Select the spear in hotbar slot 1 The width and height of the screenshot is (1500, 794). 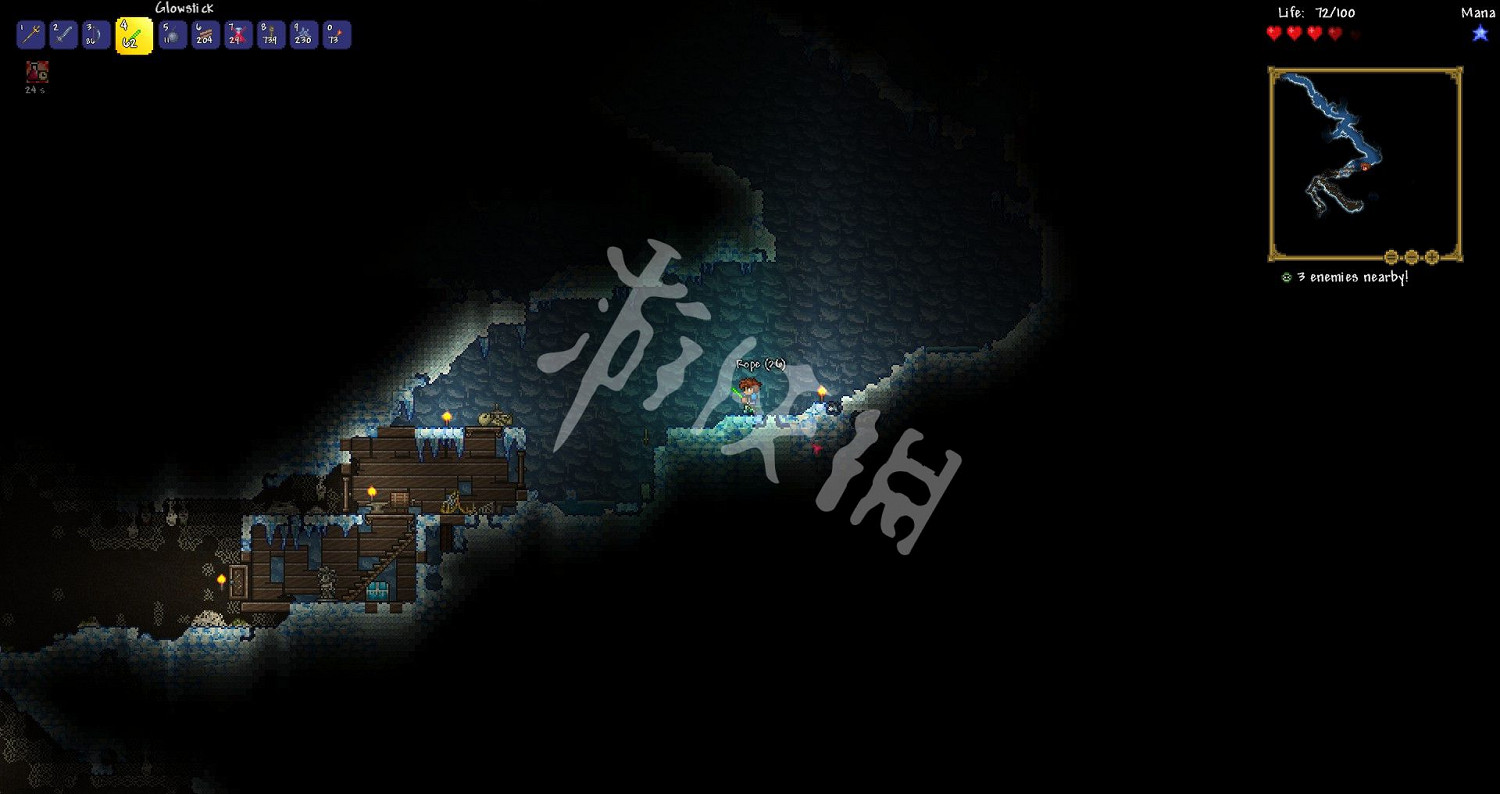click(30, 34)
